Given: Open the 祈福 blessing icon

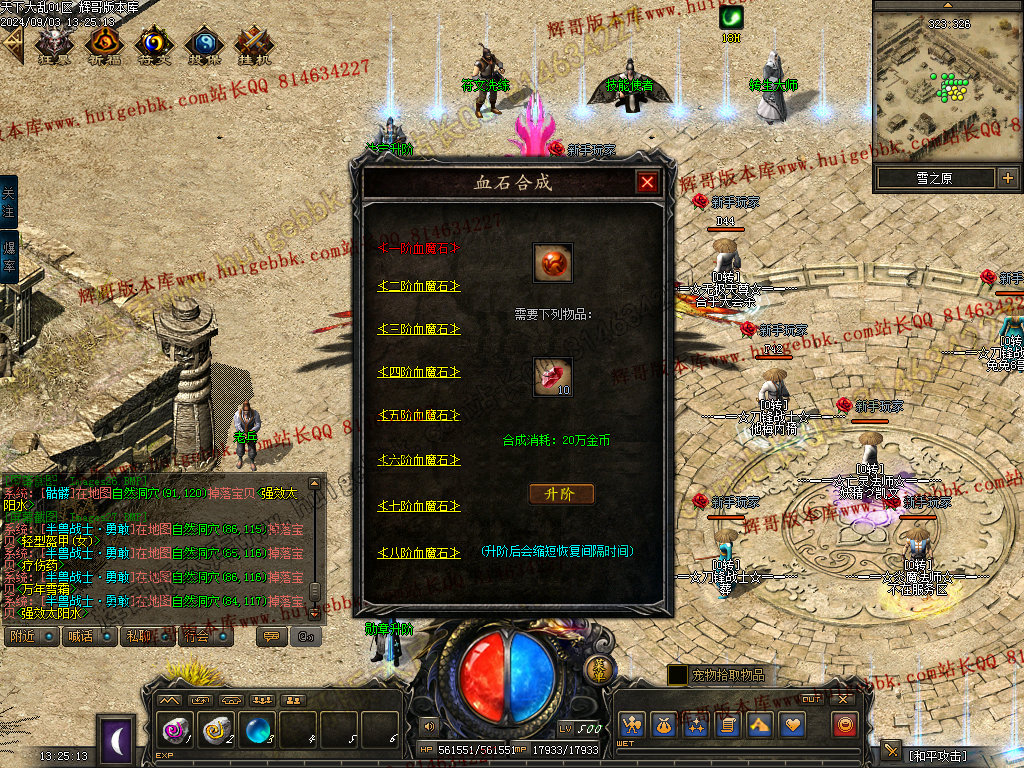Looking at the screenshot, I should (x=103, y=44).
